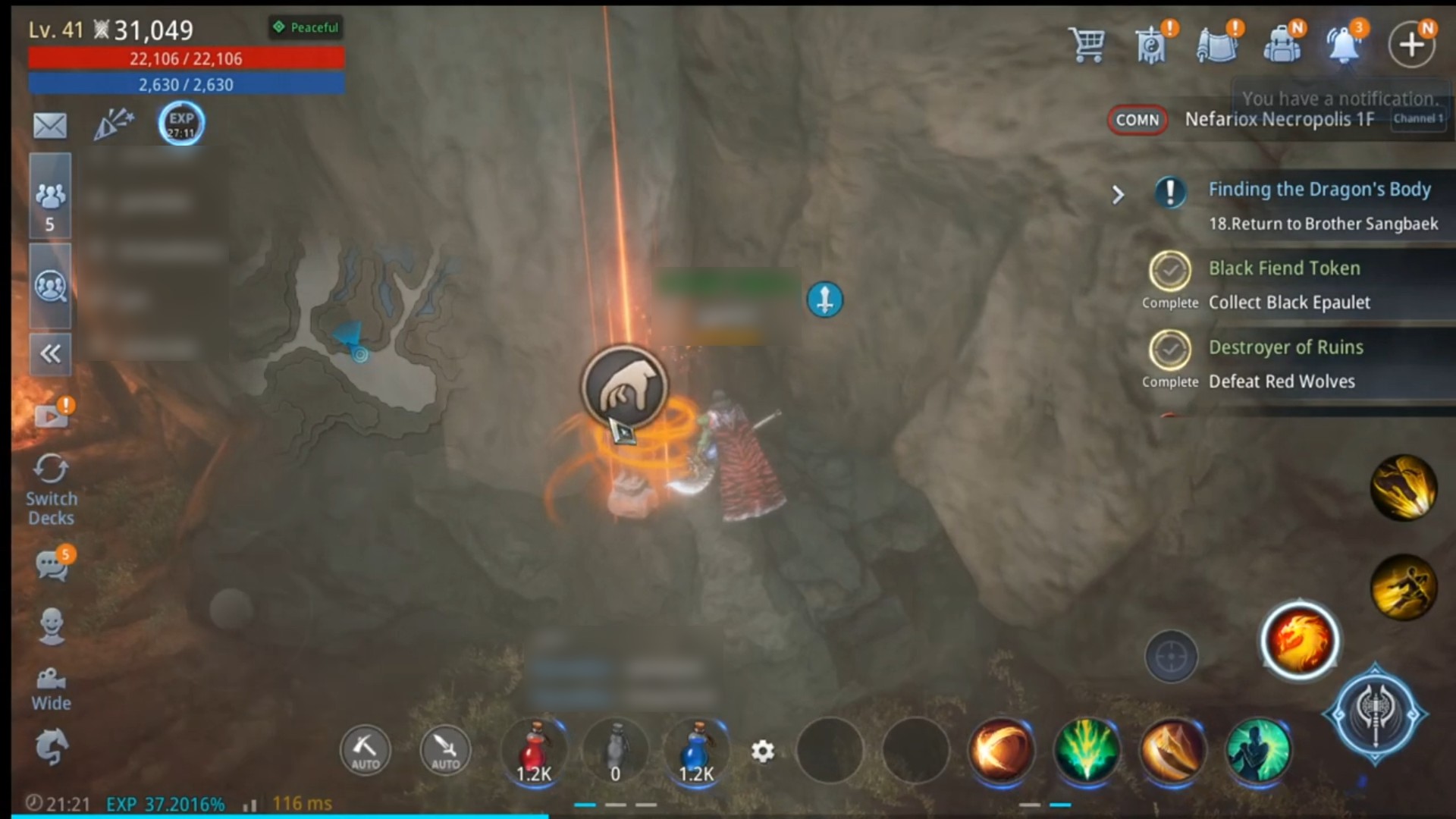Open the mail icon
This screenshot has width=1456, height=819.
[50, 126]
